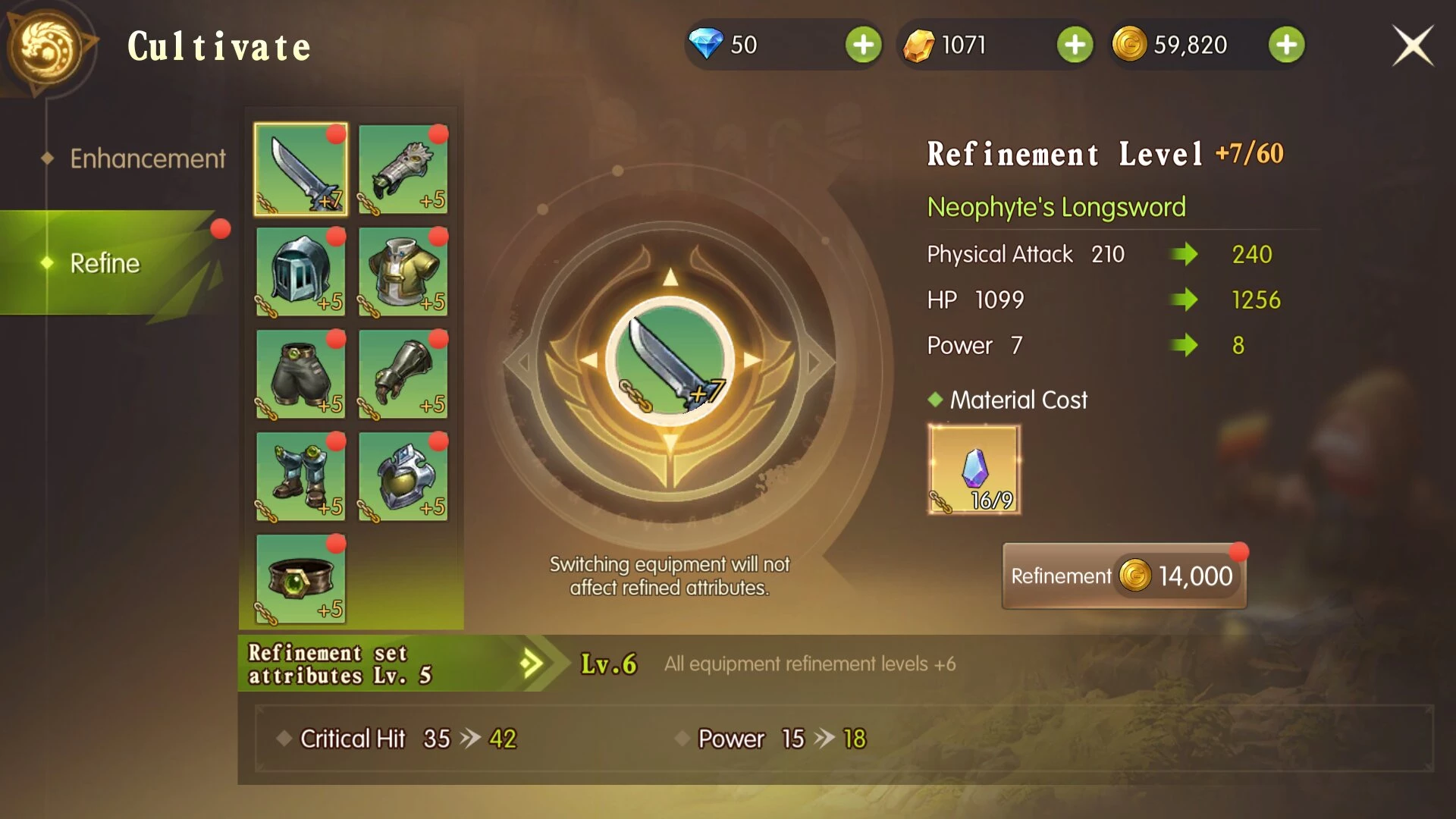1456x819 pixels.
Task: Select the green gem belt slot
Action: [x=301, y=579]
